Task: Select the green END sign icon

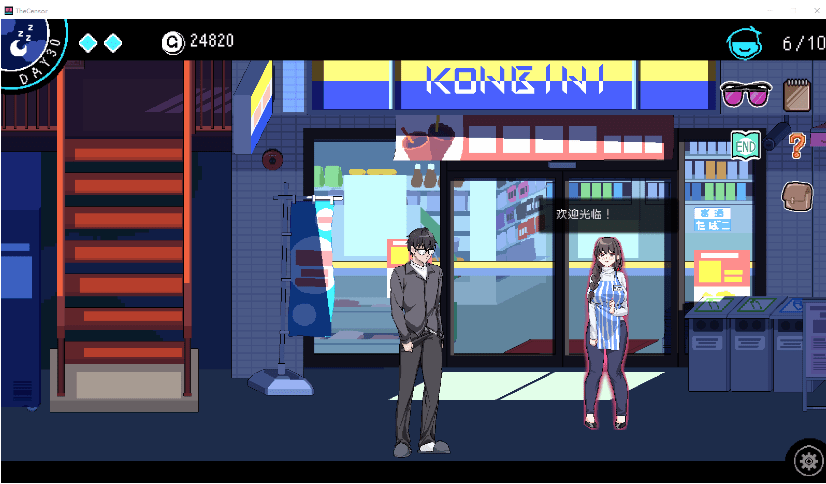Action: [745, 145]
